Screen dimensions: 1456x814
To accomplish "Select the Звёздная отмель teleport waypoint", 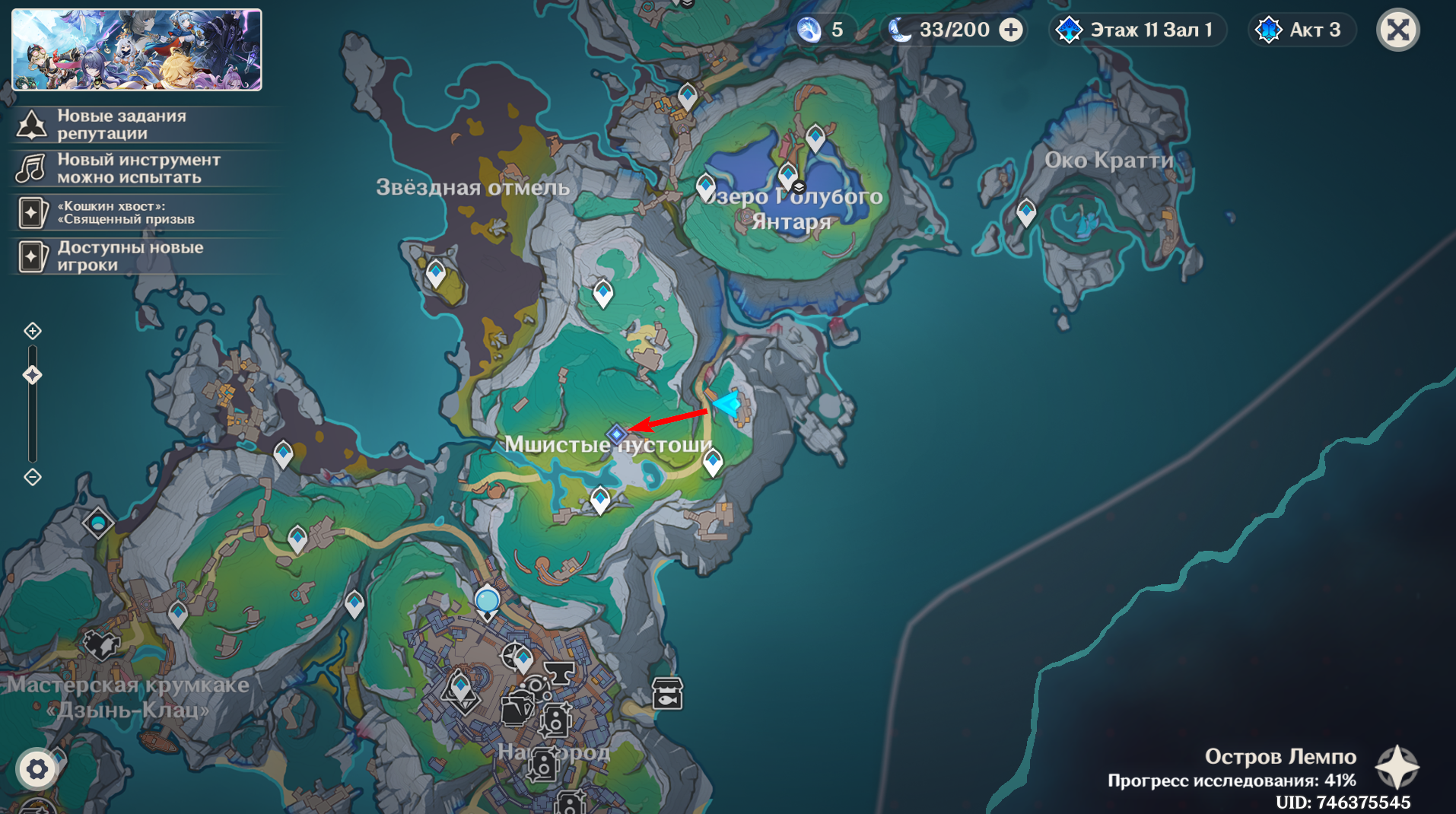I will 436,272.
